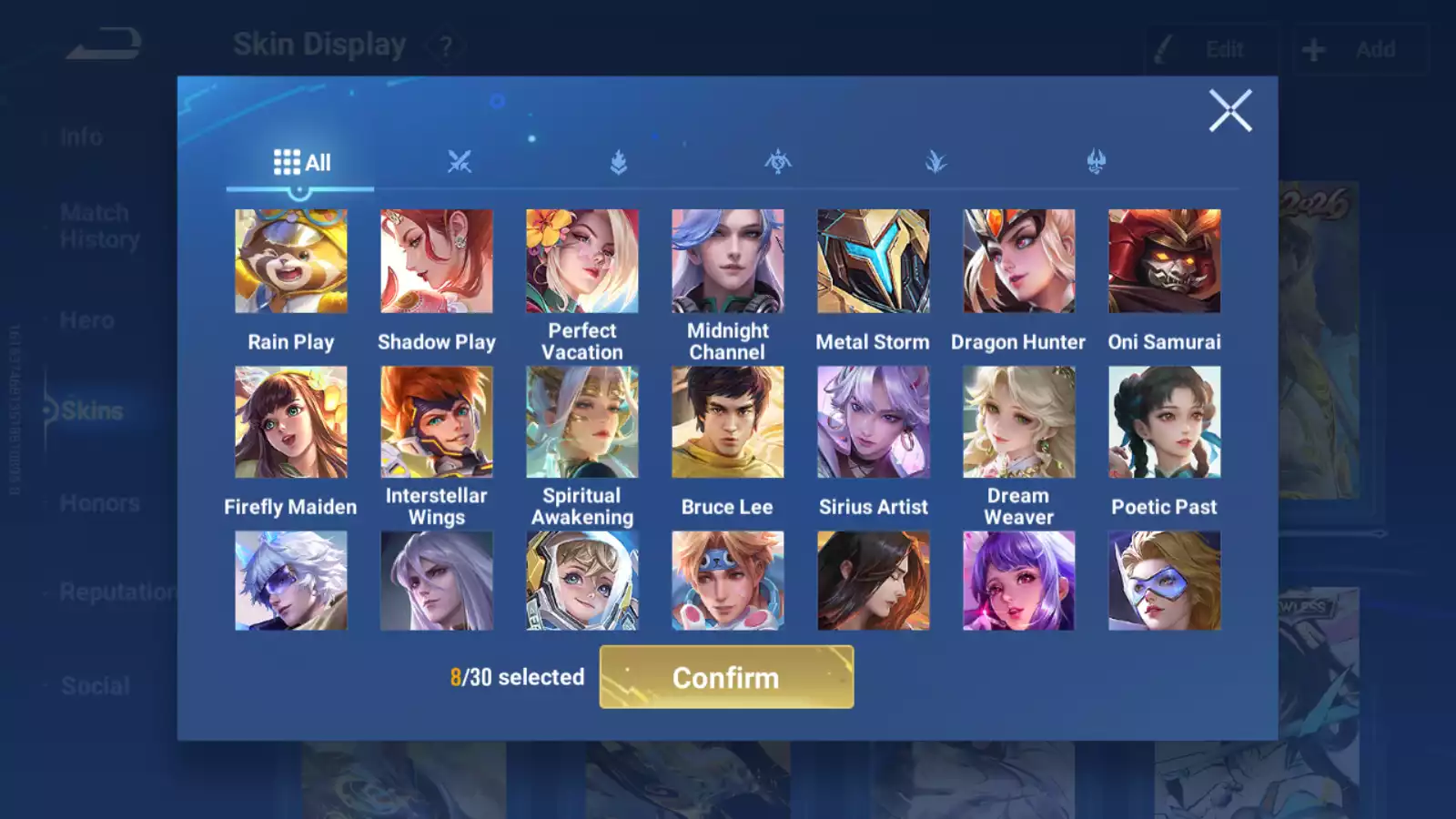Toggle selection of the Oni Samurai skin
This screenshot has height=819, width=1456.
point(1163,260)
